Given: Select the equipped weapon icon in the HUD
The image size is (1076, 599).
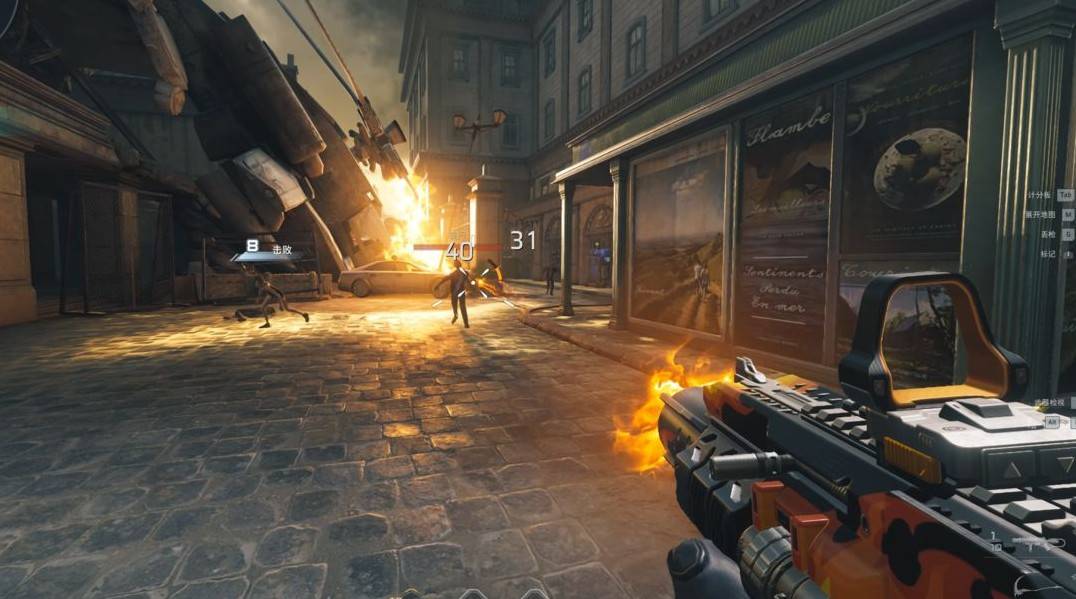Looking at the screenshot, I should click(x=1029, y=544).
